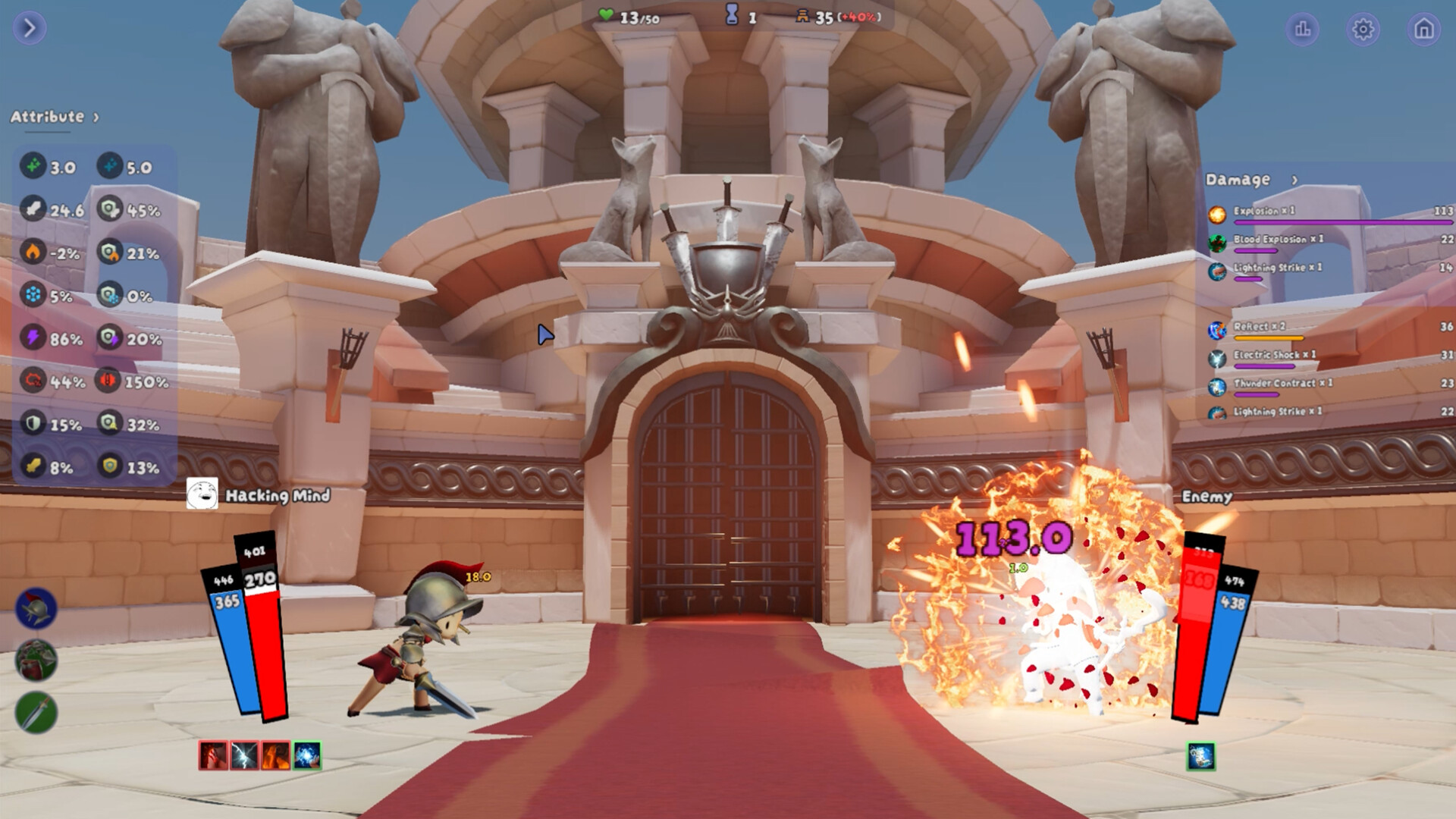Open the left sidebar arrow at top left
The height and width of the screenshot is (819, 1456).
(28, 28)
